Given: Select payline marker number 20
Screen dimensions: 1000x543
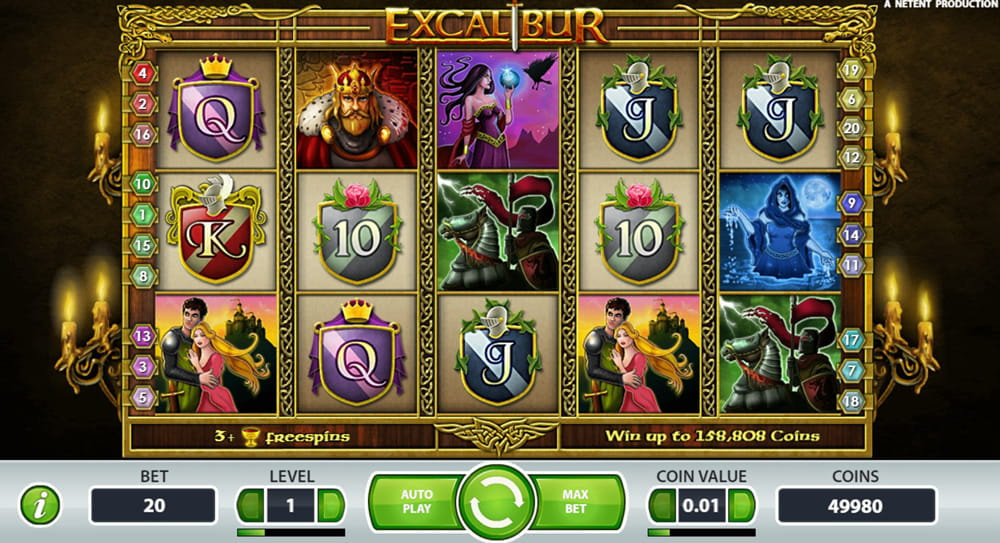Looking at the screenshot, I should tap(852, 127).
